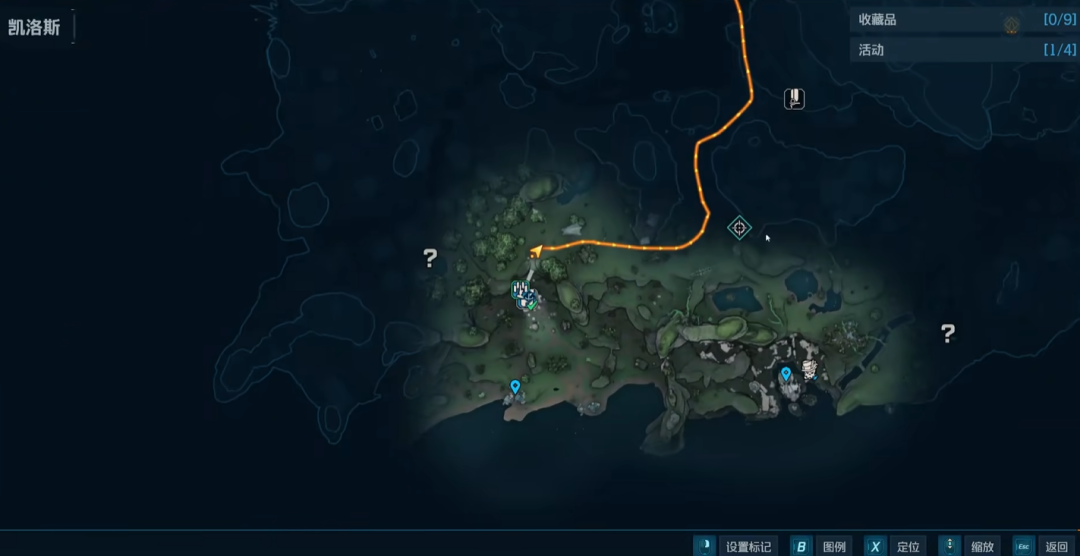Click the 缩放 zoom control
This screenshot has width=1080, height=556.
969,546
